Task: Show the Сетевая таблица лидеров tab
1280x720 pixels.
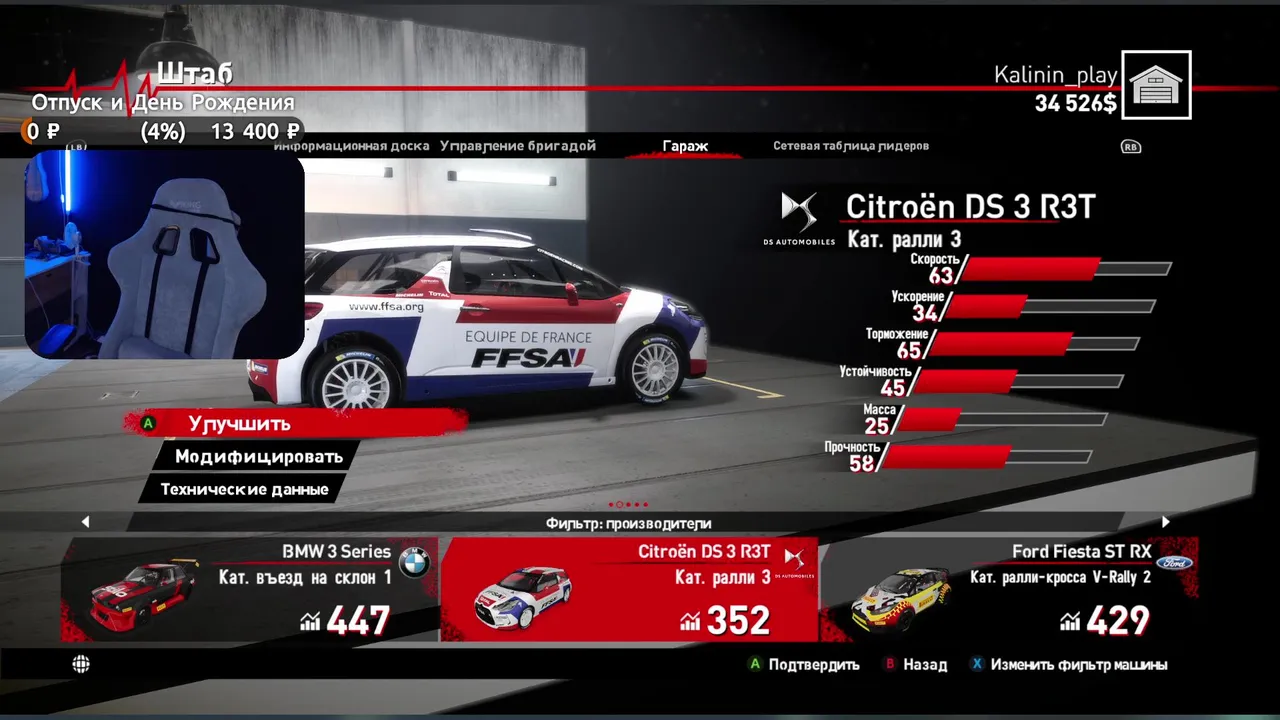Action: pos(851,146)
